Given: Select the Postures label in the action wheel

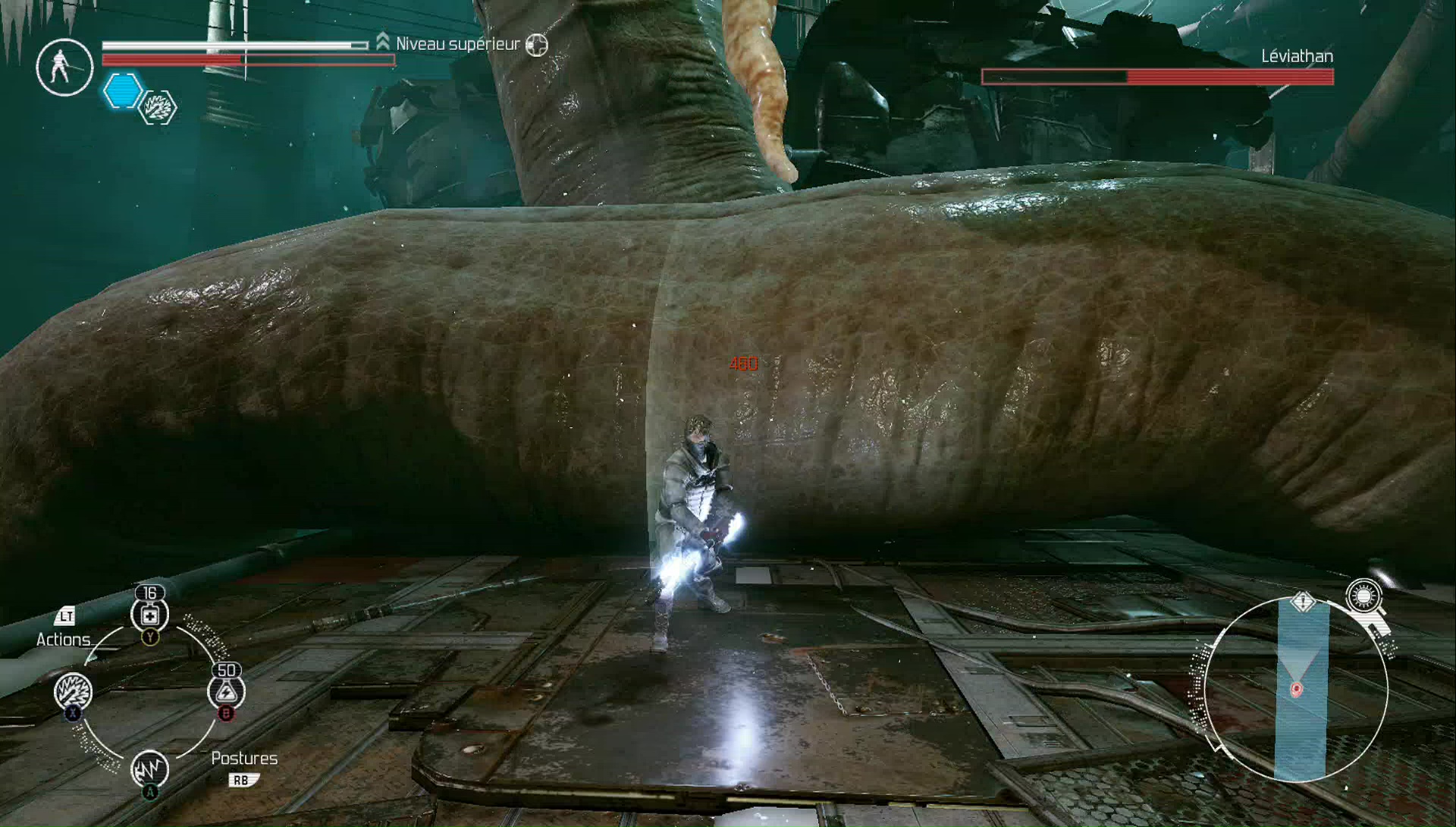Looking at the screenshot, I should [x=244, y=757].
